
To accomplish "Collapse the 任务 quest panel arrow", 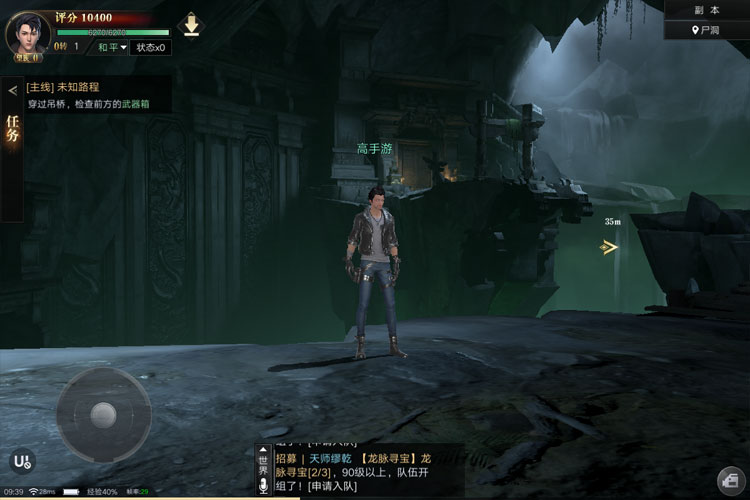I will (x=12, y=90).
